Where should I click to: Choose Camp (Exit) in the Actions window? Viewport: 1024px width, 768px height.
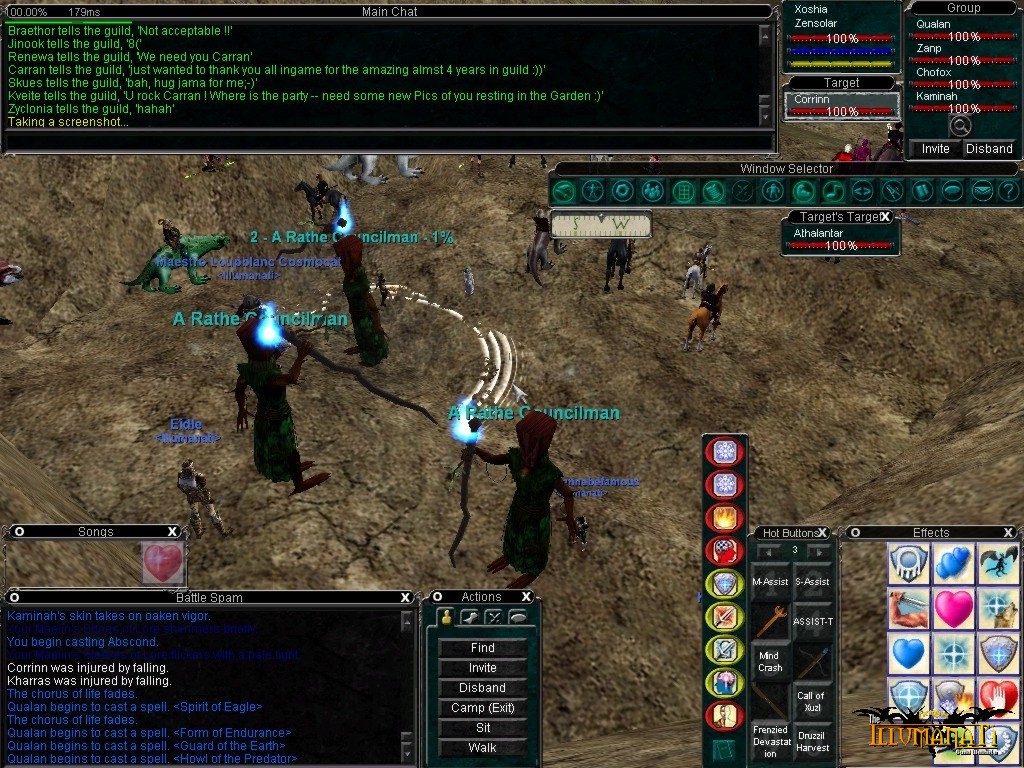[482, 708]
